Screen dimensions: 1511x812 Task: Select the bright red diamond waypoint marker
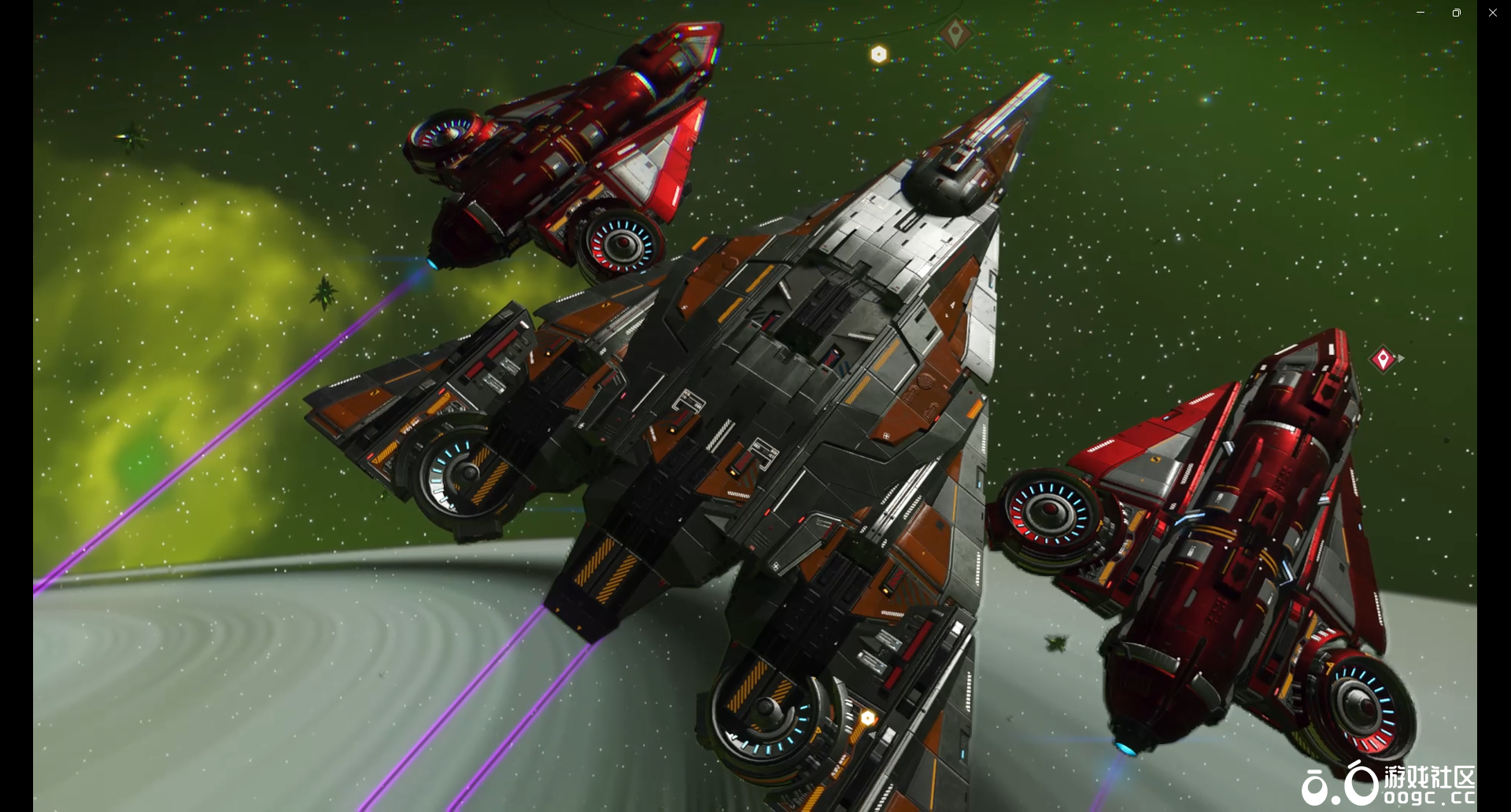[1383, 360]
